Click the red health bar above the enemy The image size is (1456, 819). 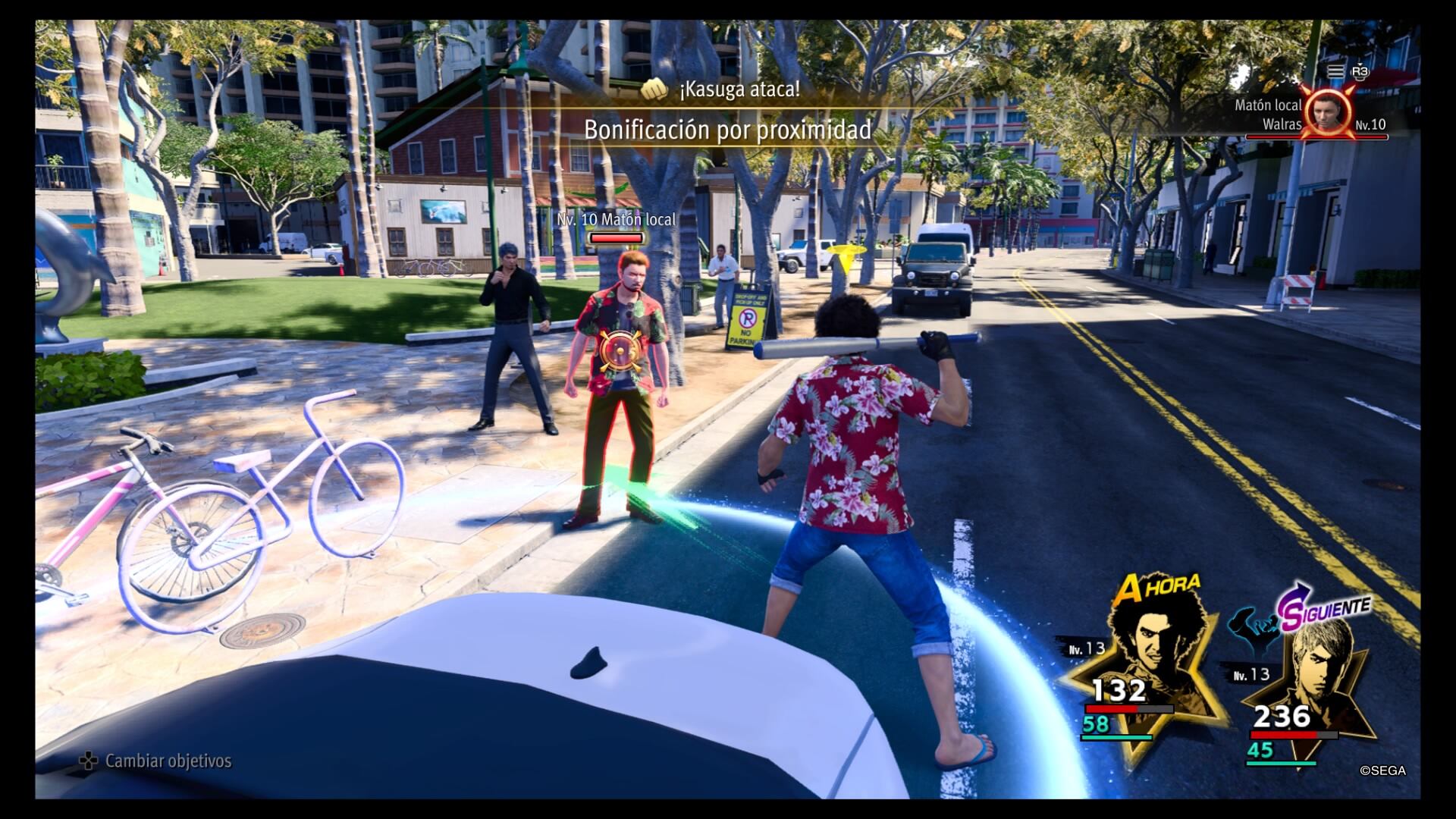pyautogui.click(x=616, y=237)
